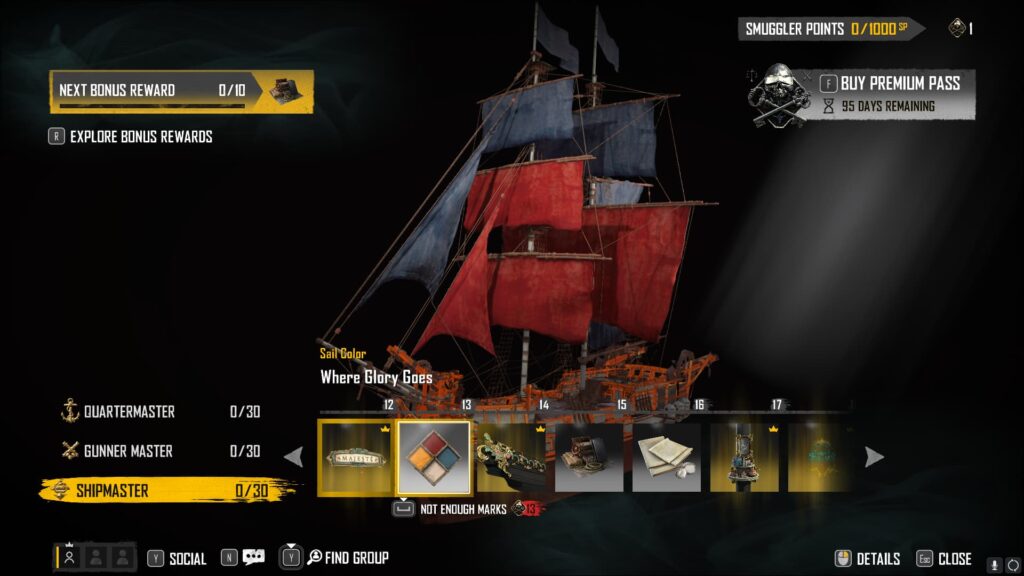This screenshot has height=576, width=1024.
Task: Open Find Group
Action: [347, 558]
